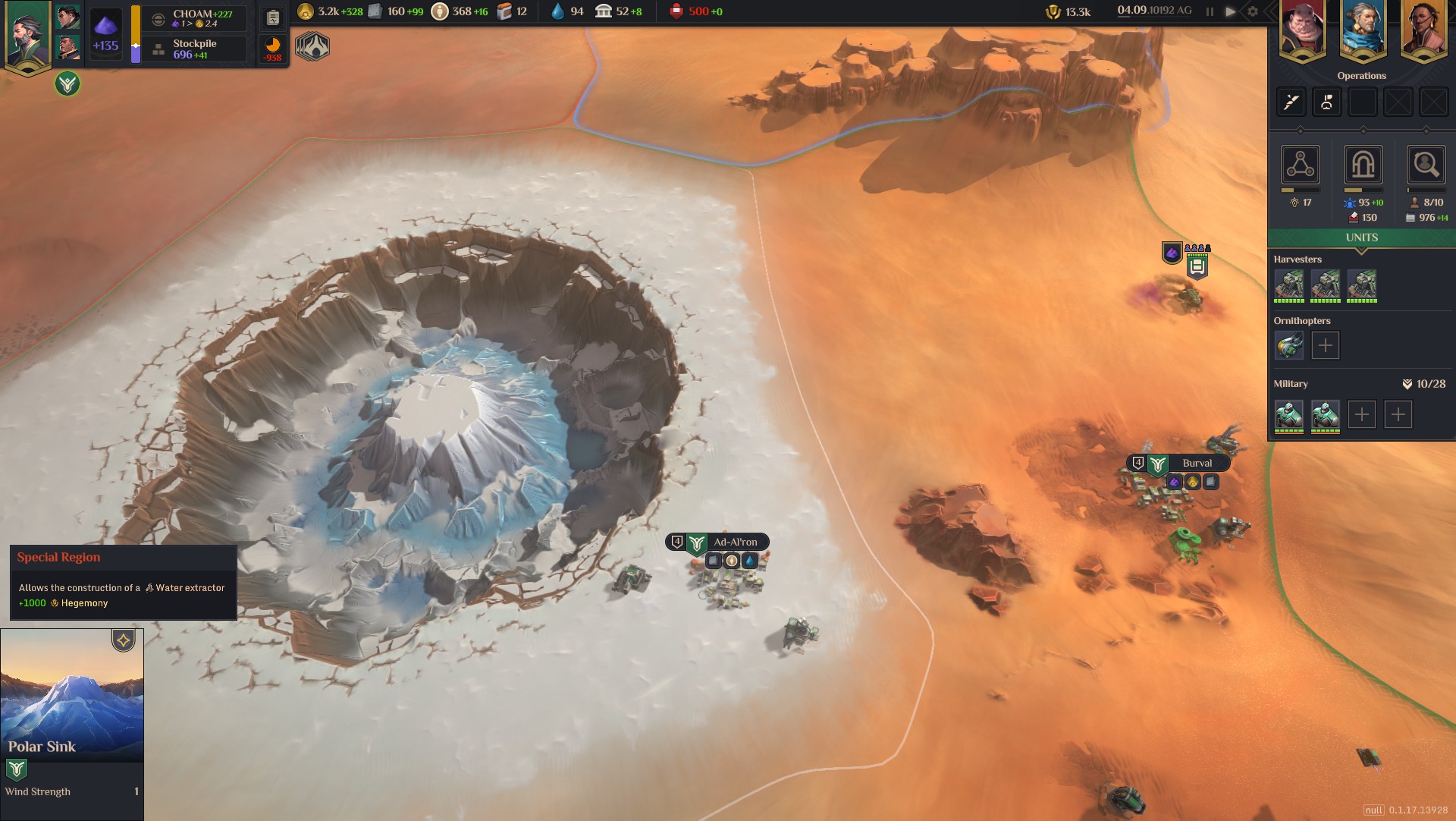
Task: Open the Landsraad arch panel
Action: coord(1363,165)
